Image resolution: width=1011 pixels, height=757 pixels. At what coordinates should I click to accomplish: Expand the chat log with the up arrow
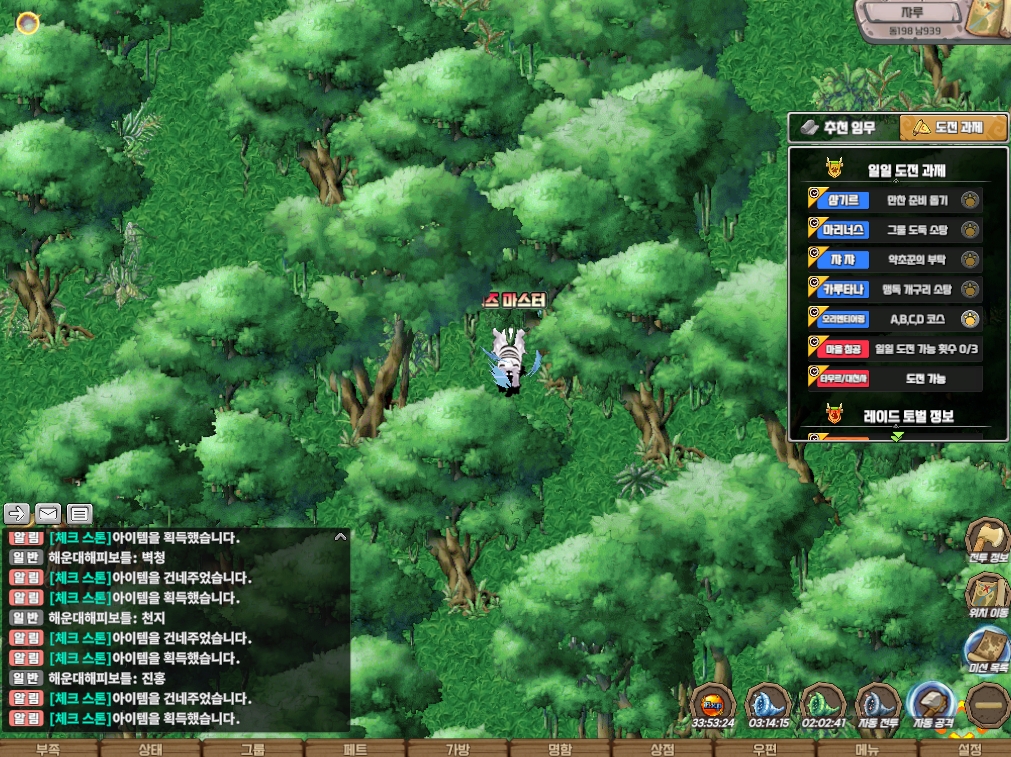click(340, 537)
